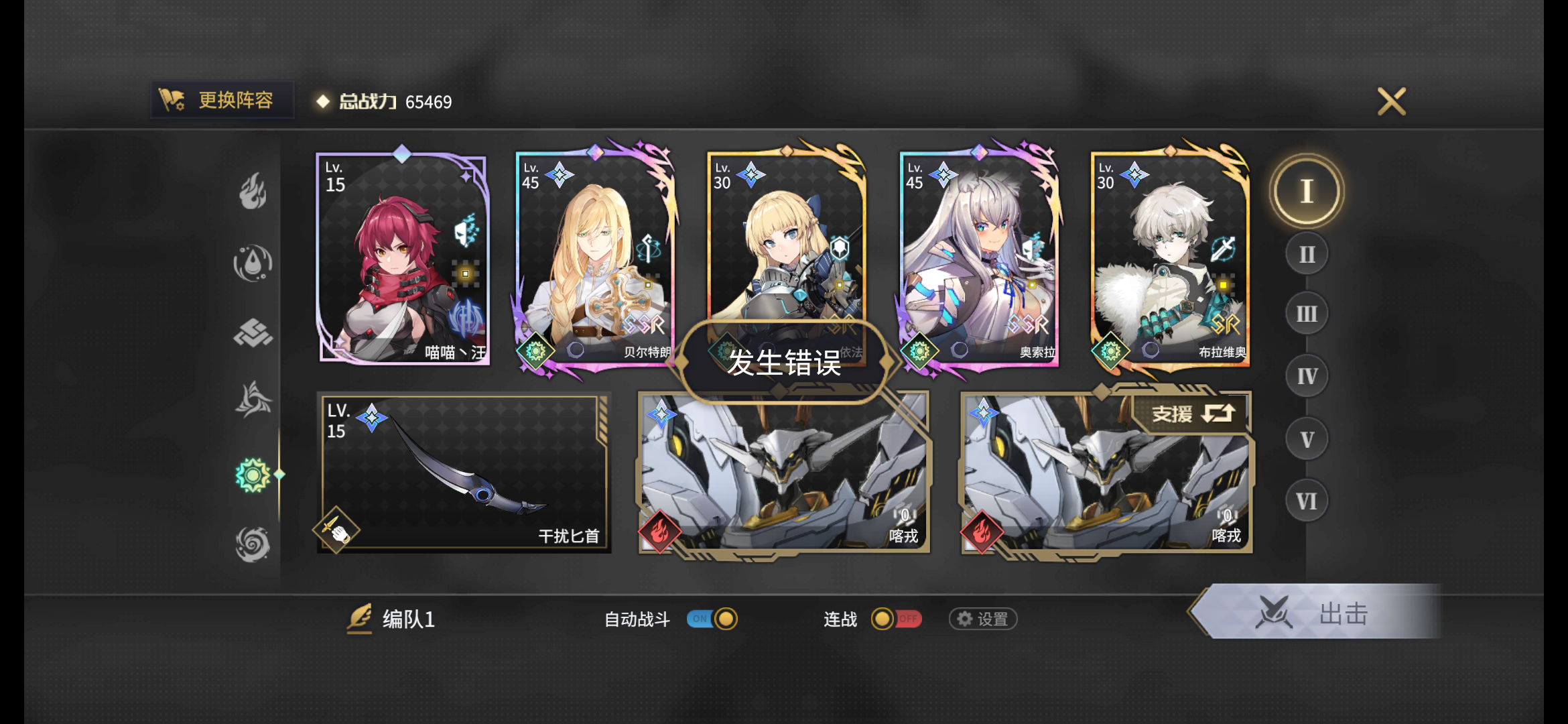The height and width of the screenshot is (724, 1568).
Task: Click the diamond-shaped element icon in sidebar
Action: click(252, 333)
